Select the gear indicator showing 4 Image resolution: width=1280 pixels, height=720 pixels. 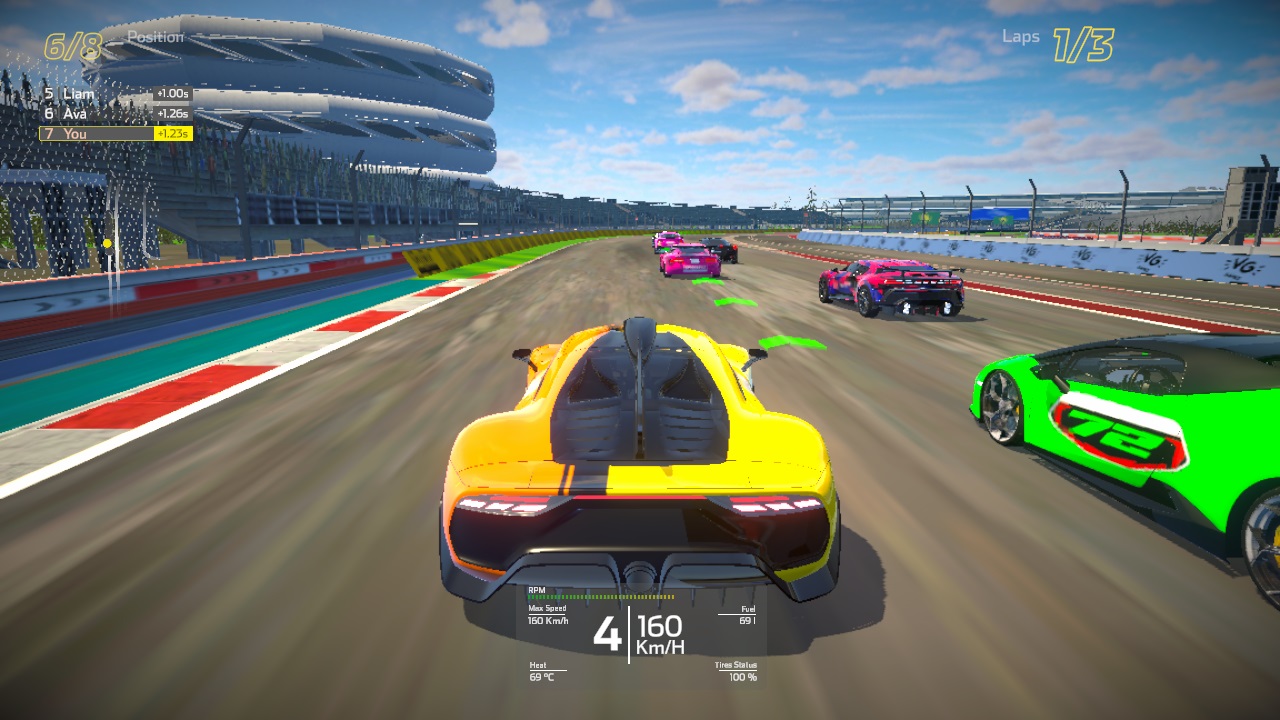607,634
